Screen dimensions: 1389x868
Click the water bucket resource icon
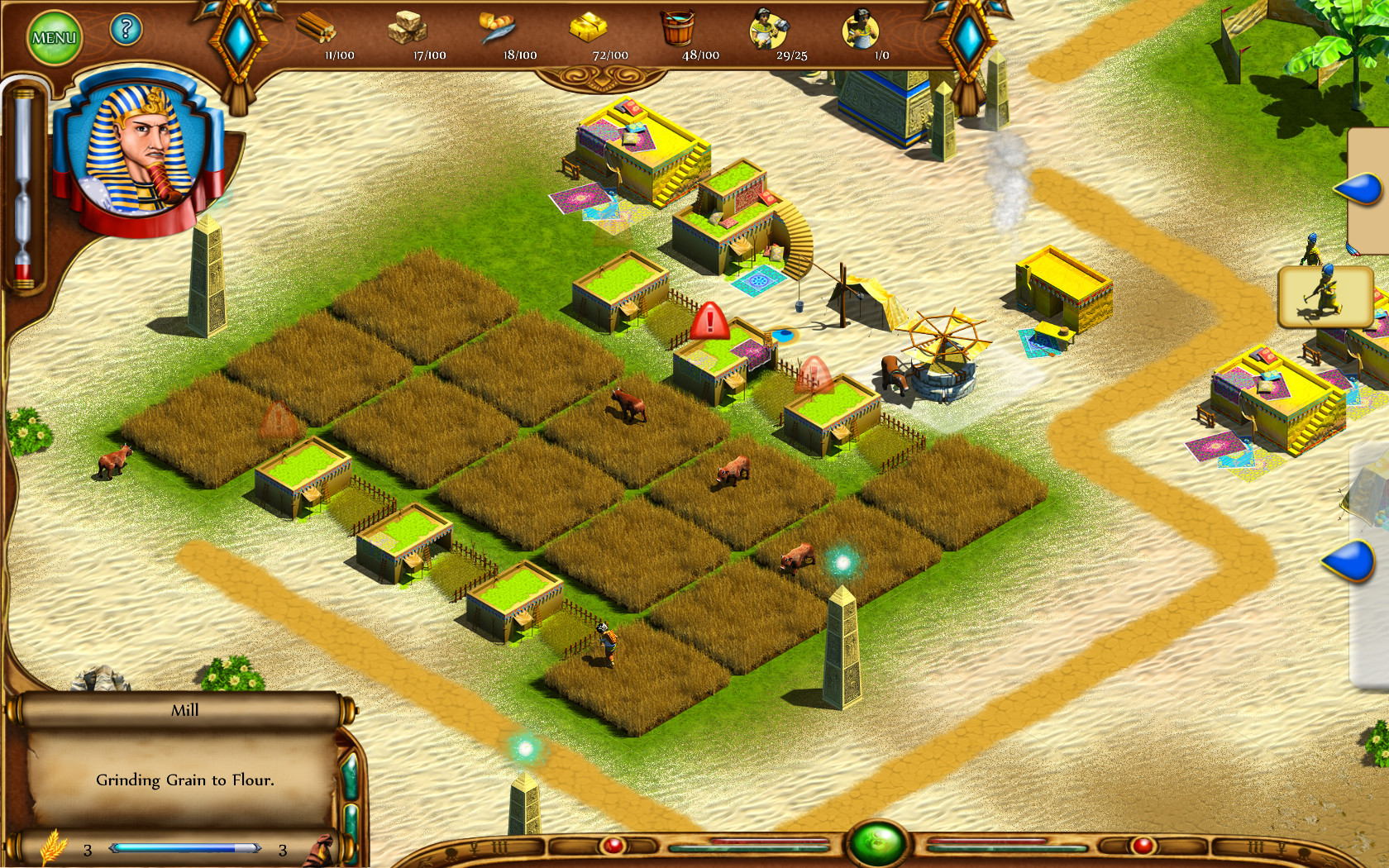pyautogui.click(x=678, y=27)
